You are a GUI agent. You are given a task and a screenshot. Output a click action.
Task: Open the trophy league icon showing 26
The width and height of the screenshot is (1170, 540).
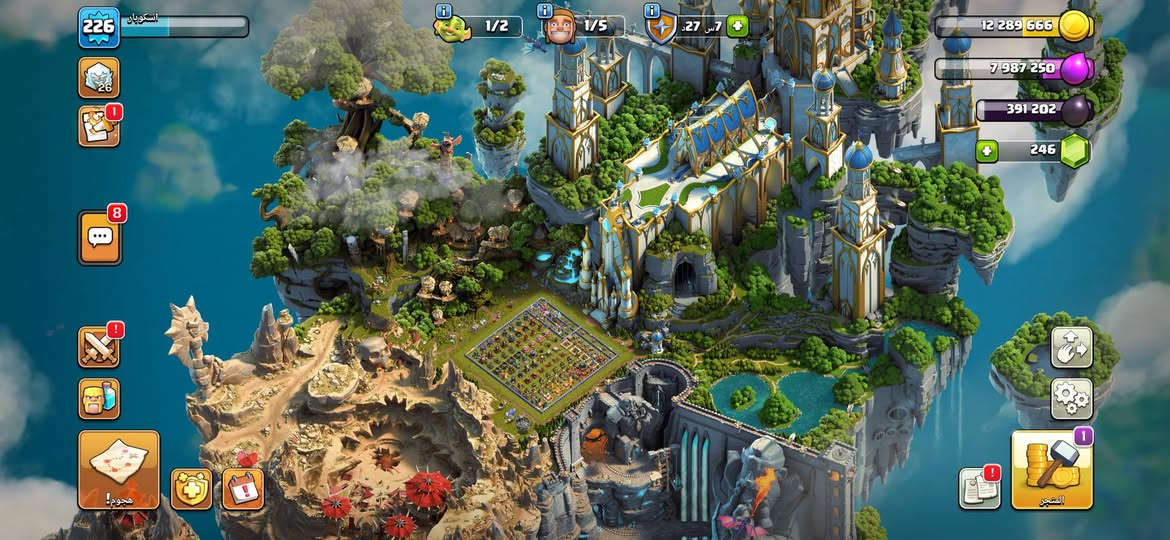point(99,77)
